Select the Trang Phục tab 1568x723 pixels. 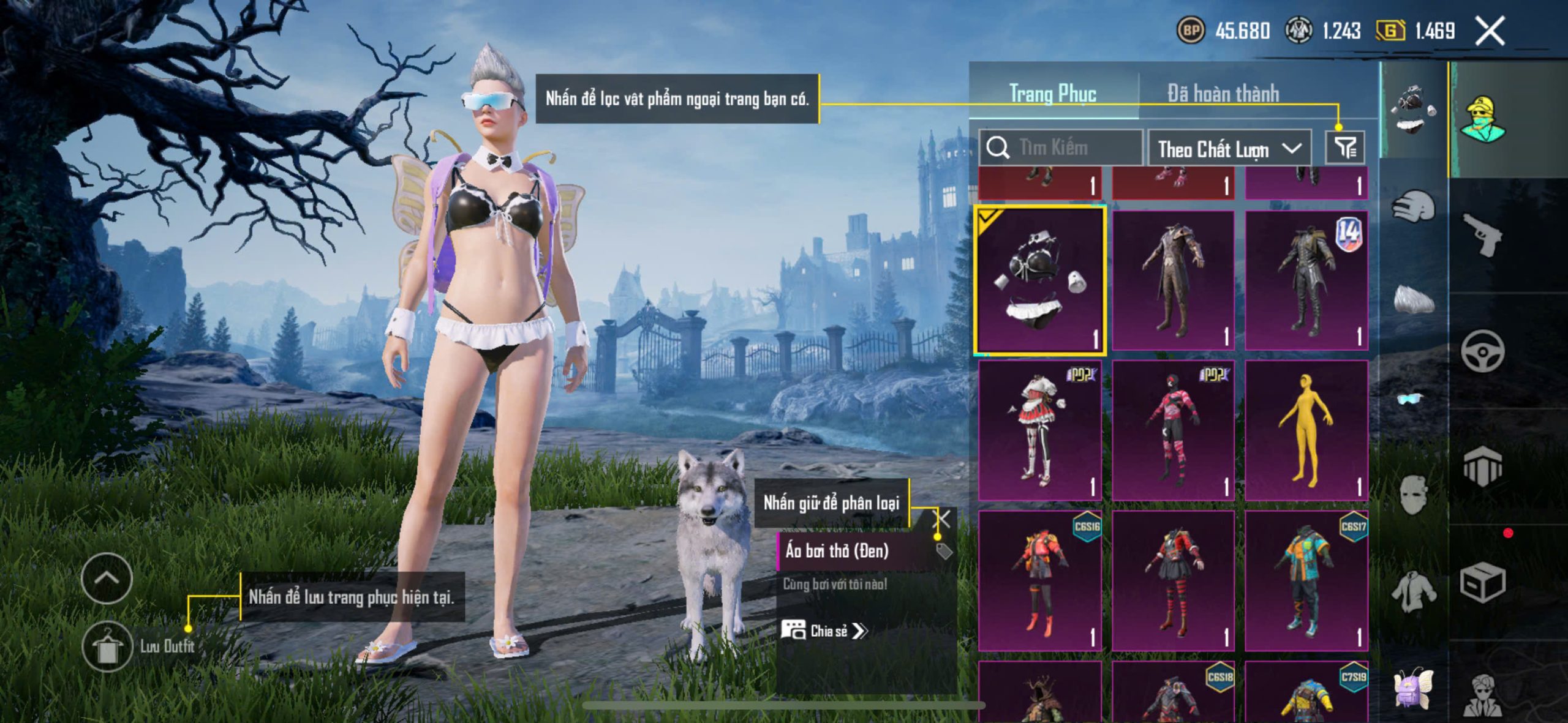(1052, 94)
